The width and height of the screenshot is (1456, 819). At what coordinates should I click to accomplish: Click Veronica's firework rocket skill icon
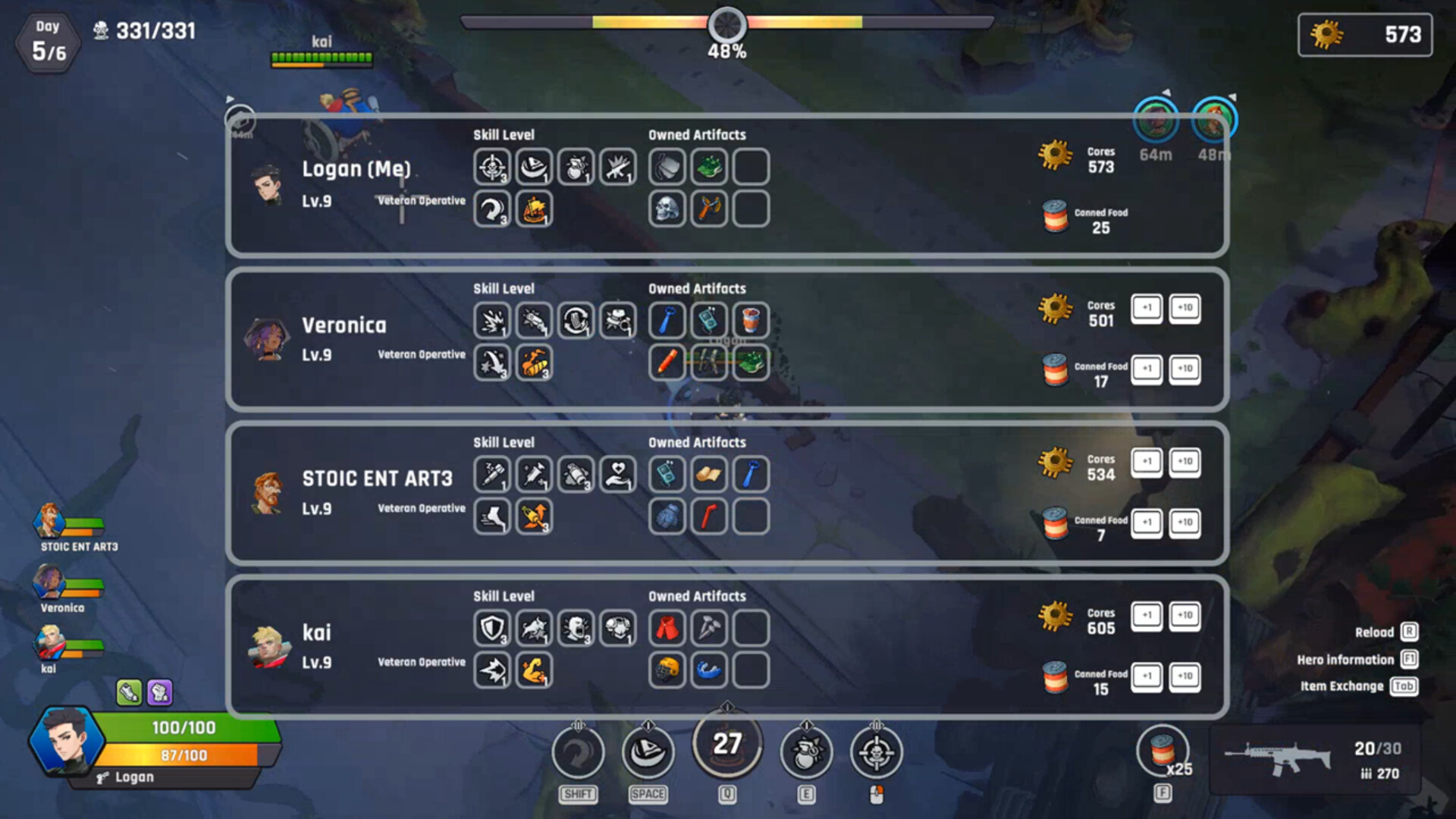click(535, 363)
